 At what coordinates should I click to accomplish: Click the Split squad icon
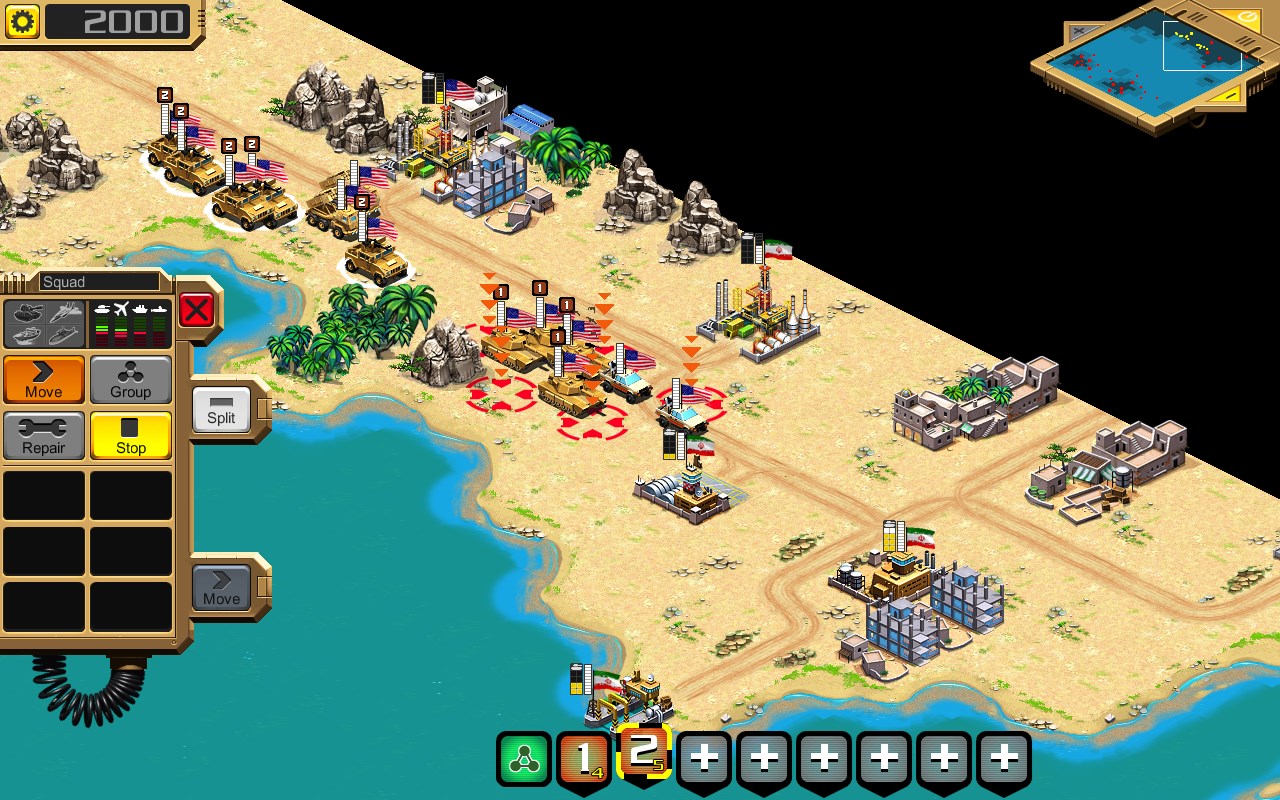point(220,412)
